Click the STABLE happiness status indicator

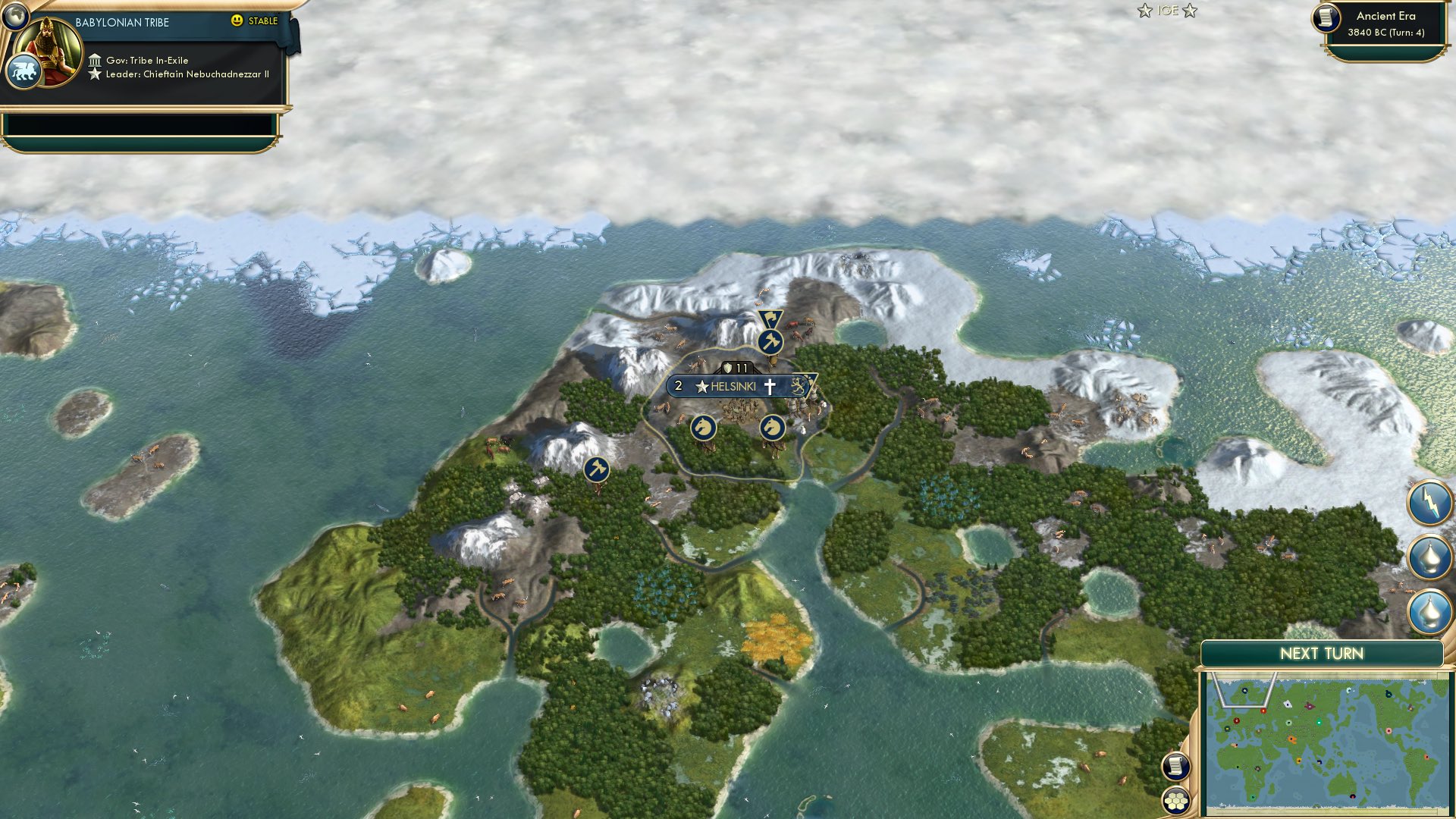(x=256, y=22)
